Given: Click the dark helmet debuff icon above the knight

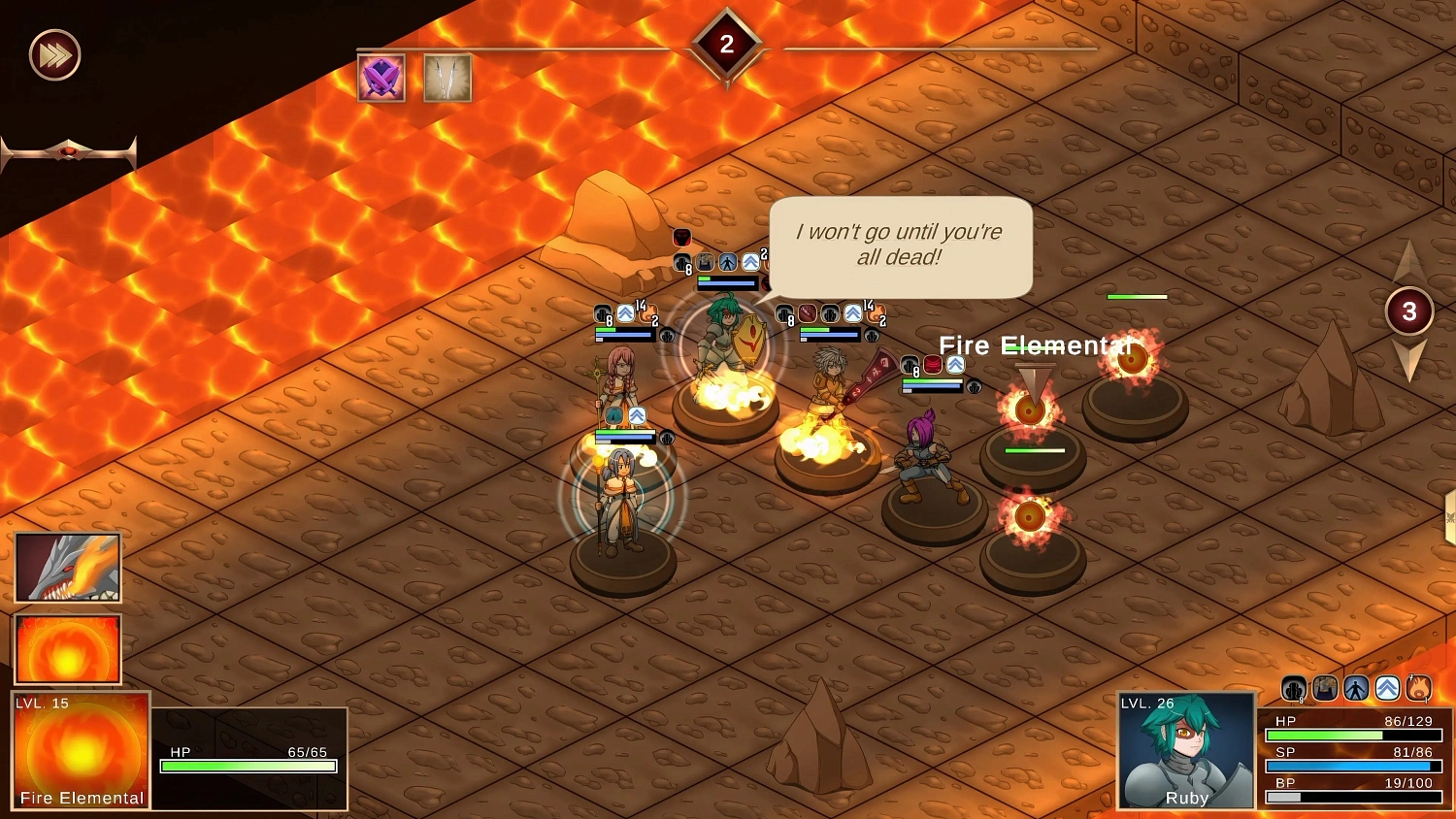Looking at the screenshot, I should (681, 239).
